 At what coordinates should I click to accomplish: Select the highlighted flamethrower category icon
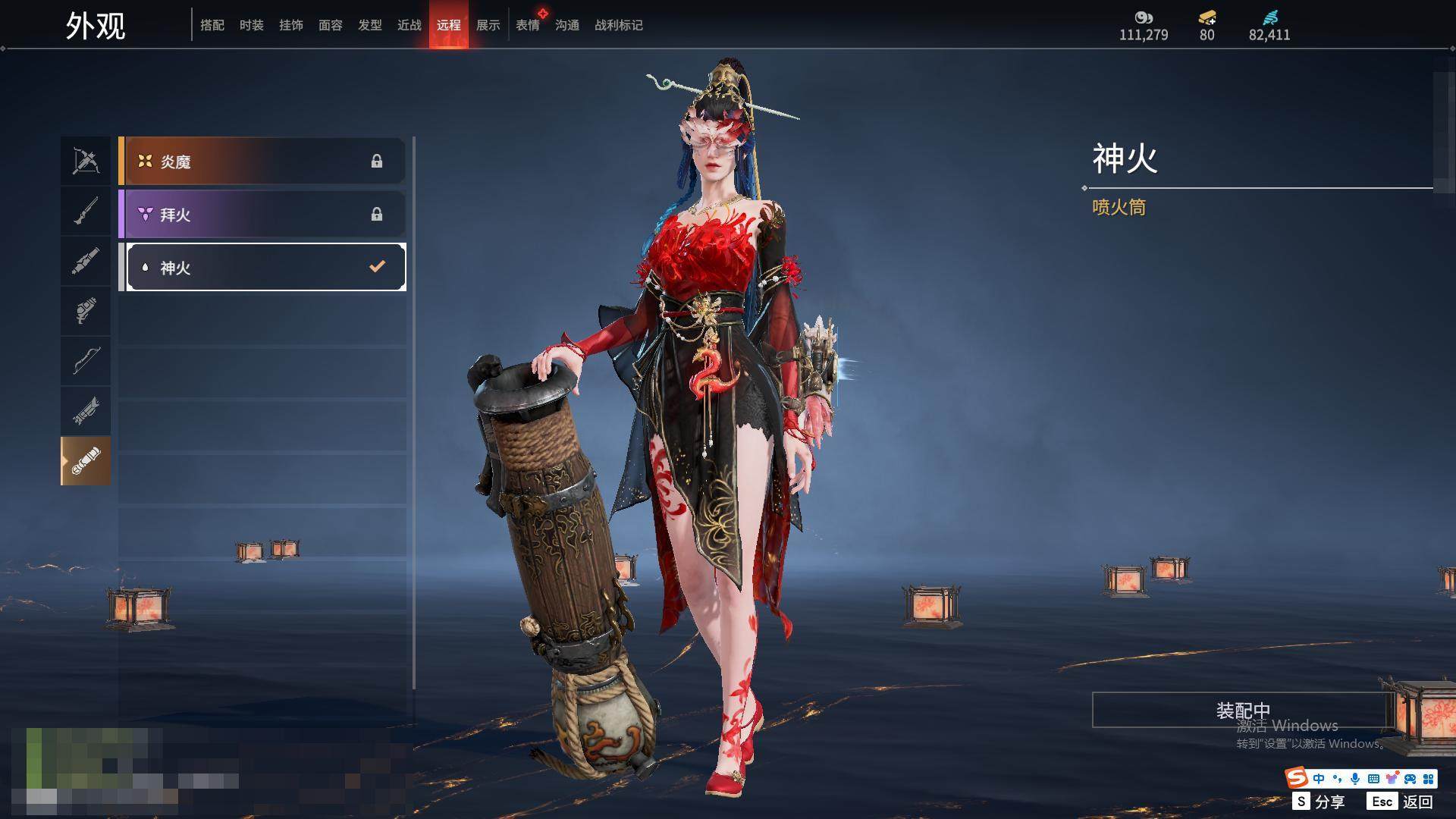86,460
